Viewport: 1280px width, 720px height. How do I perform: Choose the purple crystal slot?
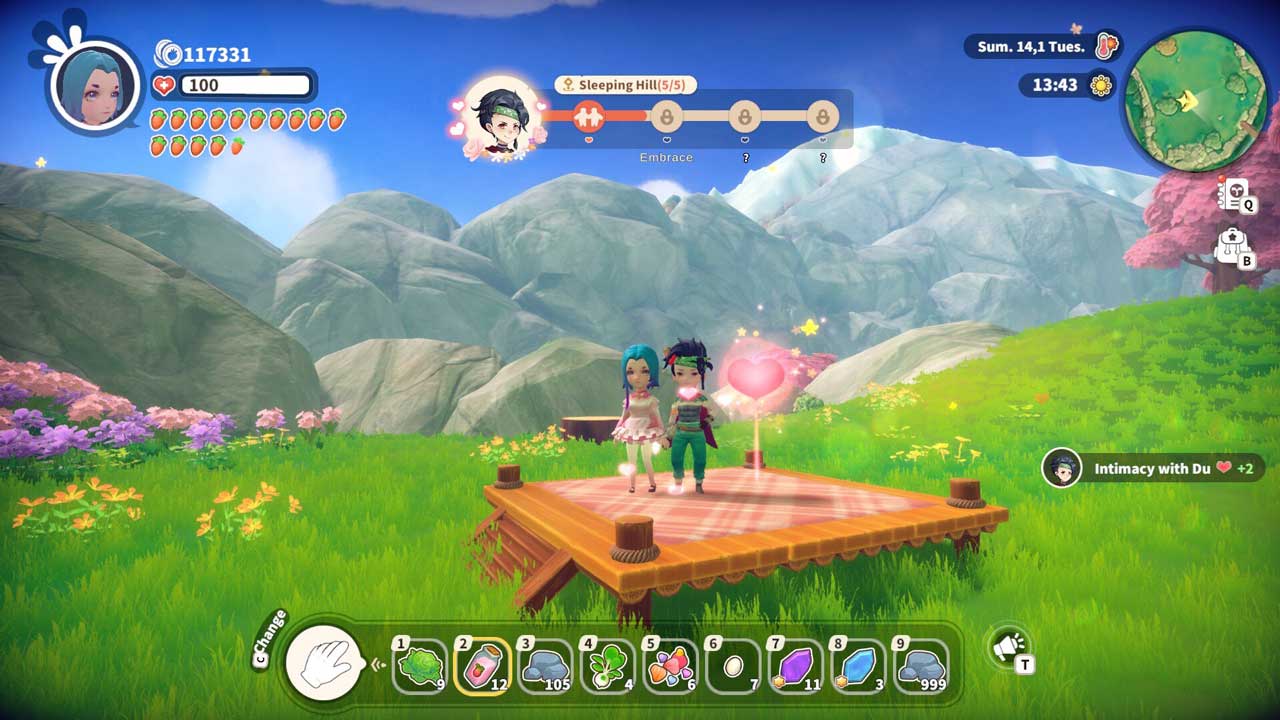point(796,665)
